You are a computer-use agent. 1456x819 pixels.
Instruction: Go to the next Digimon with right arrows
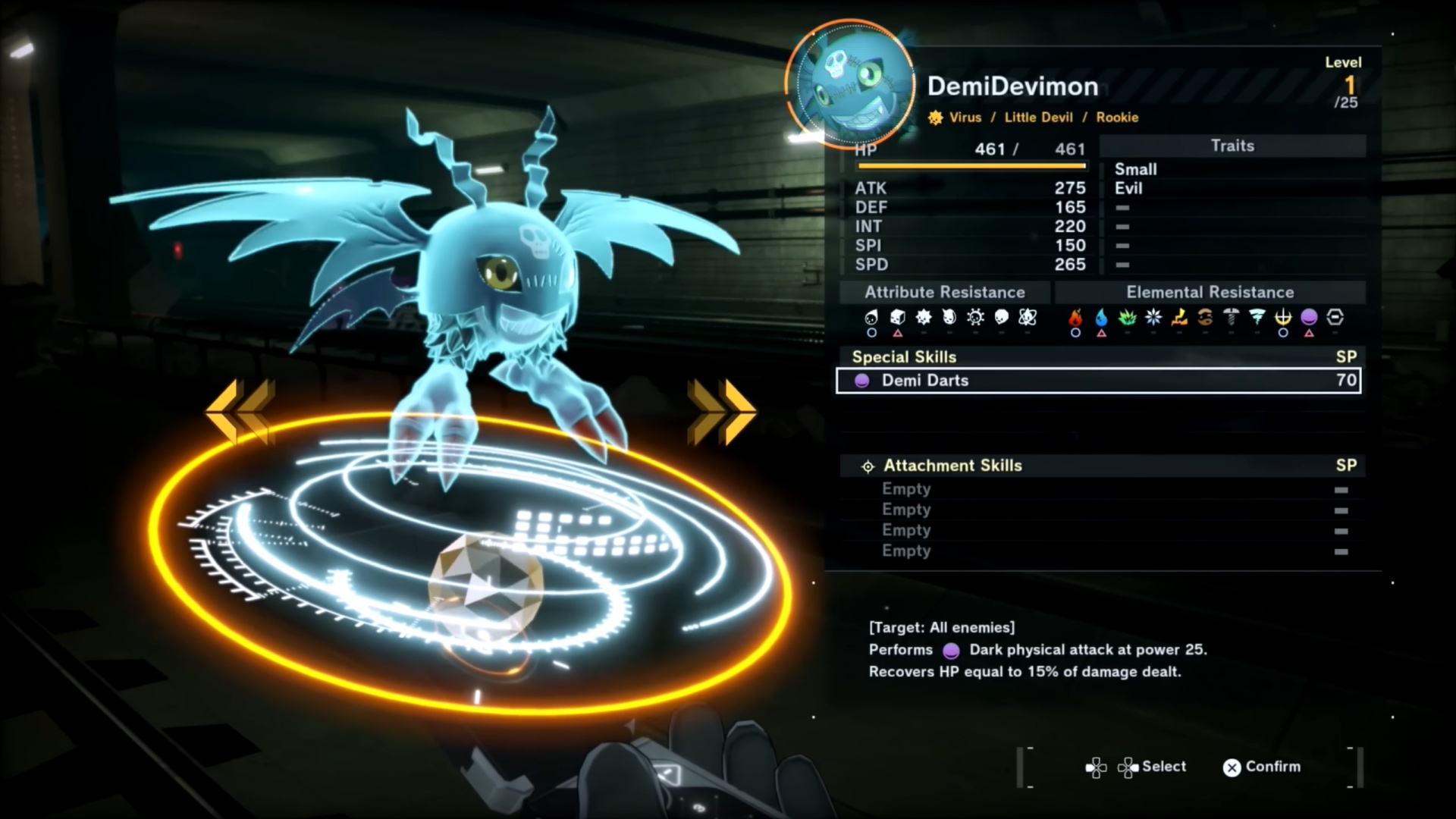tap(721, 411)
